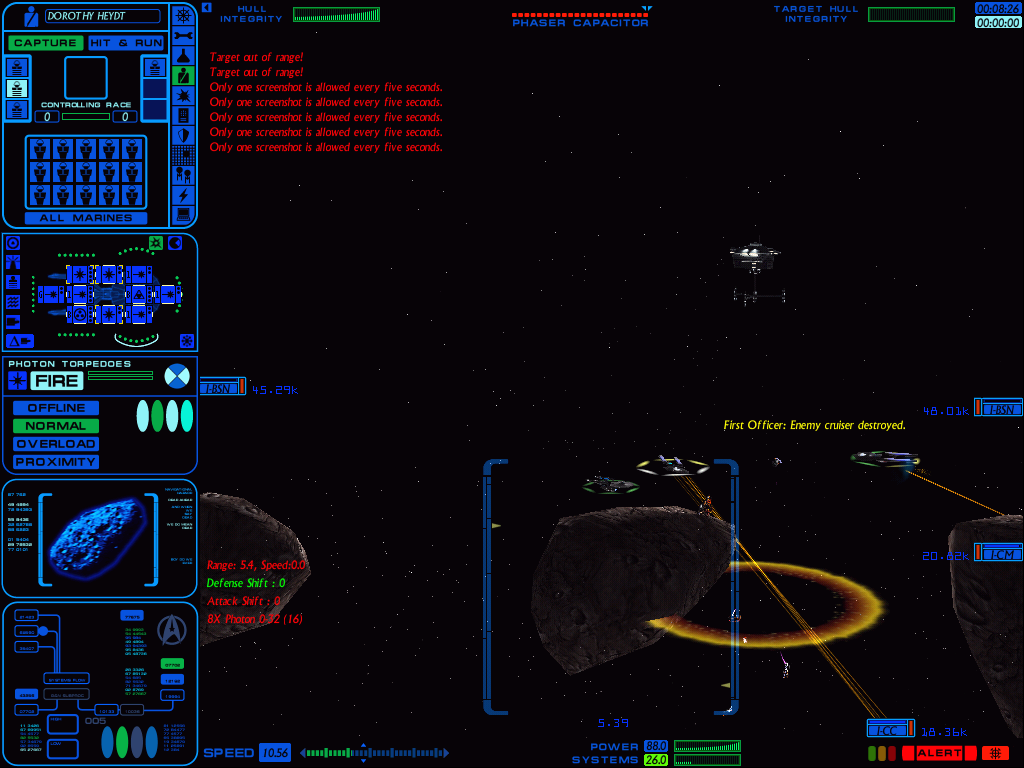
Task: Select the All Marines button
Action: coord(86,217)
